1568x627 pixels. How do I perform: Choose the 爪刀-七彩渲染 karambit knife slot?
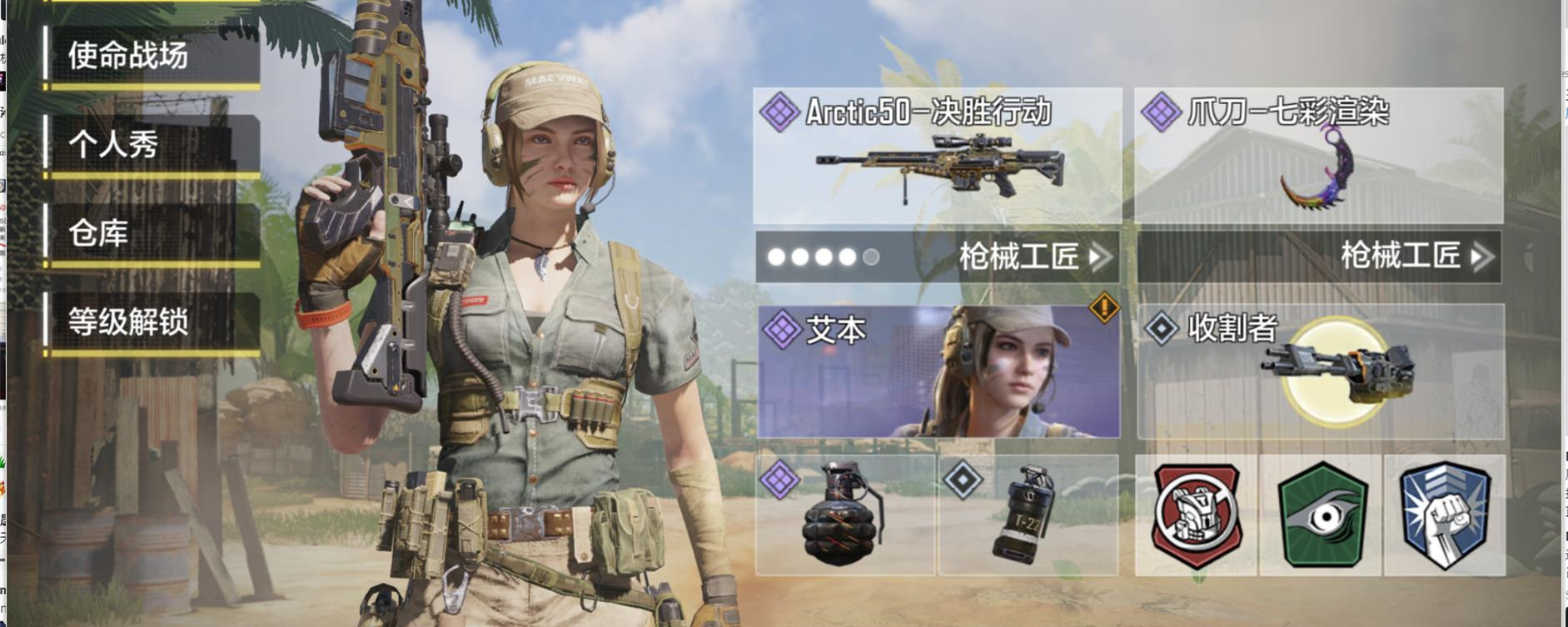coord(1319,156)
